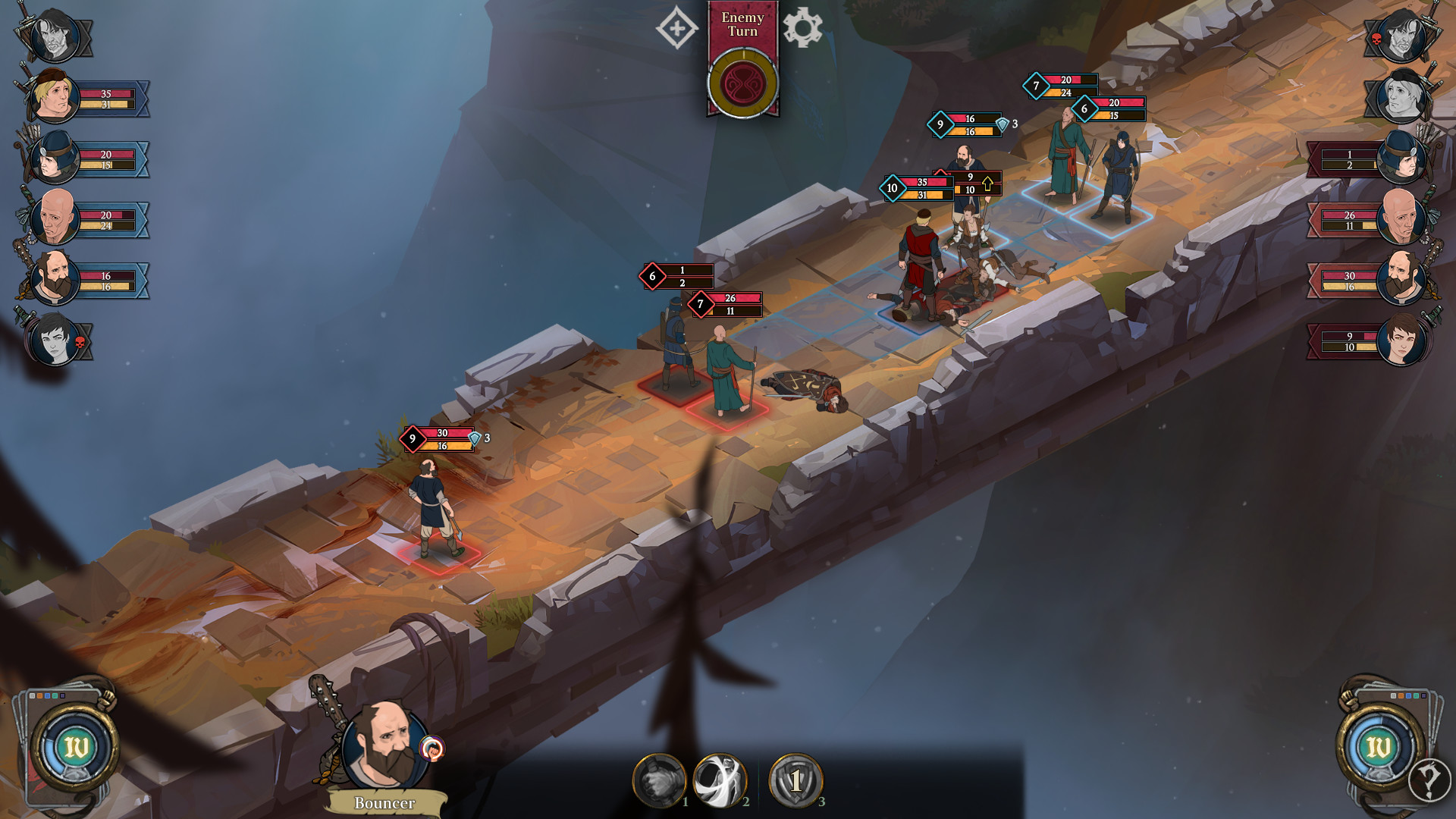Click the Bouncer name scroll
Viewport: 1456px width, 819px height.
click(385, 802)
